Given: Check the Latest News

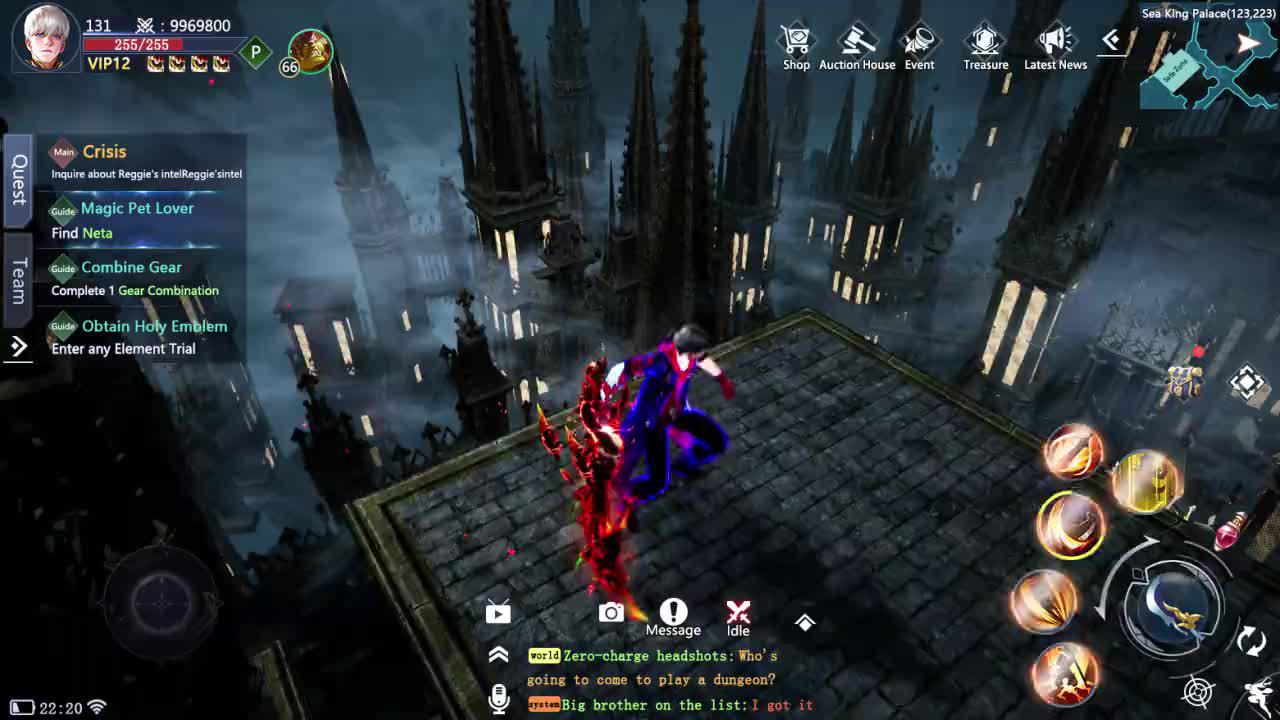Looking at the screenshot, I should click(x=1054, y=40).
